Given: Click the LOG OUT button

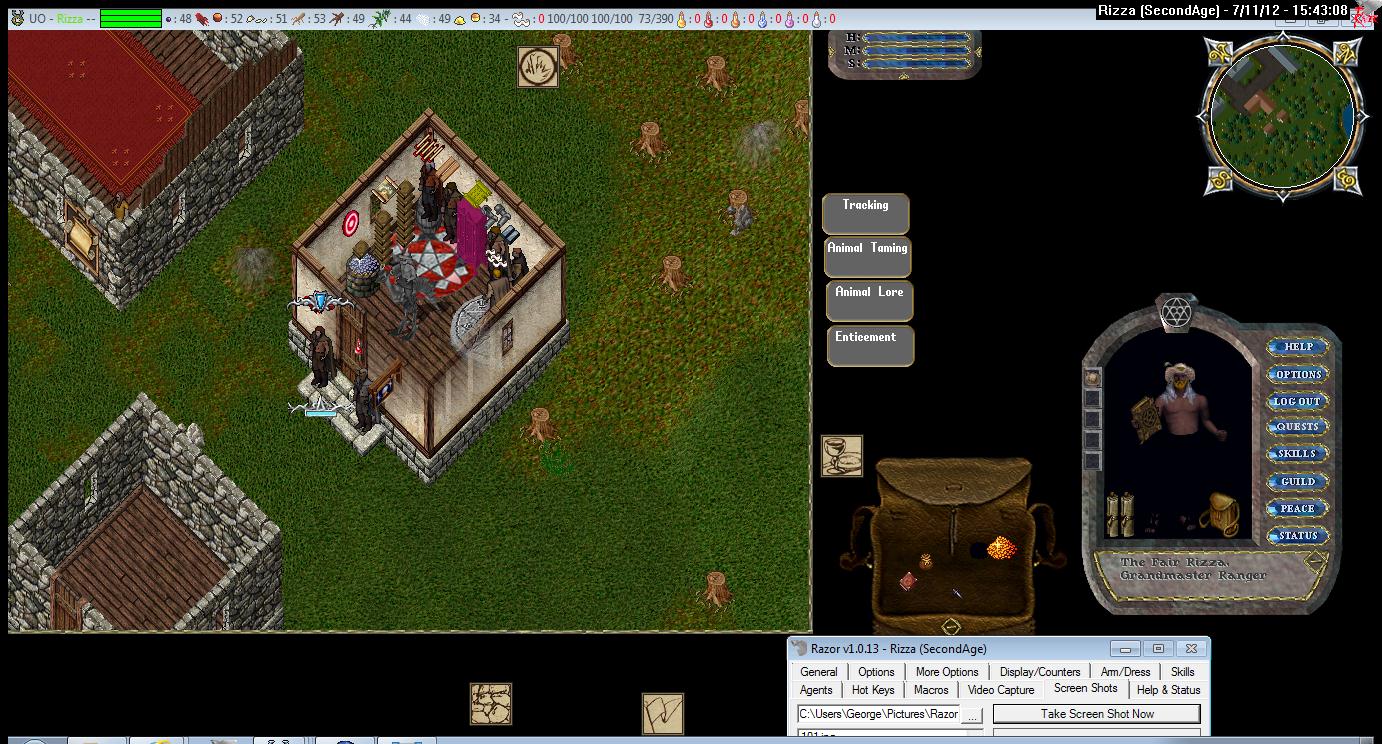Looking at the screenshot, I should 1297,401.
